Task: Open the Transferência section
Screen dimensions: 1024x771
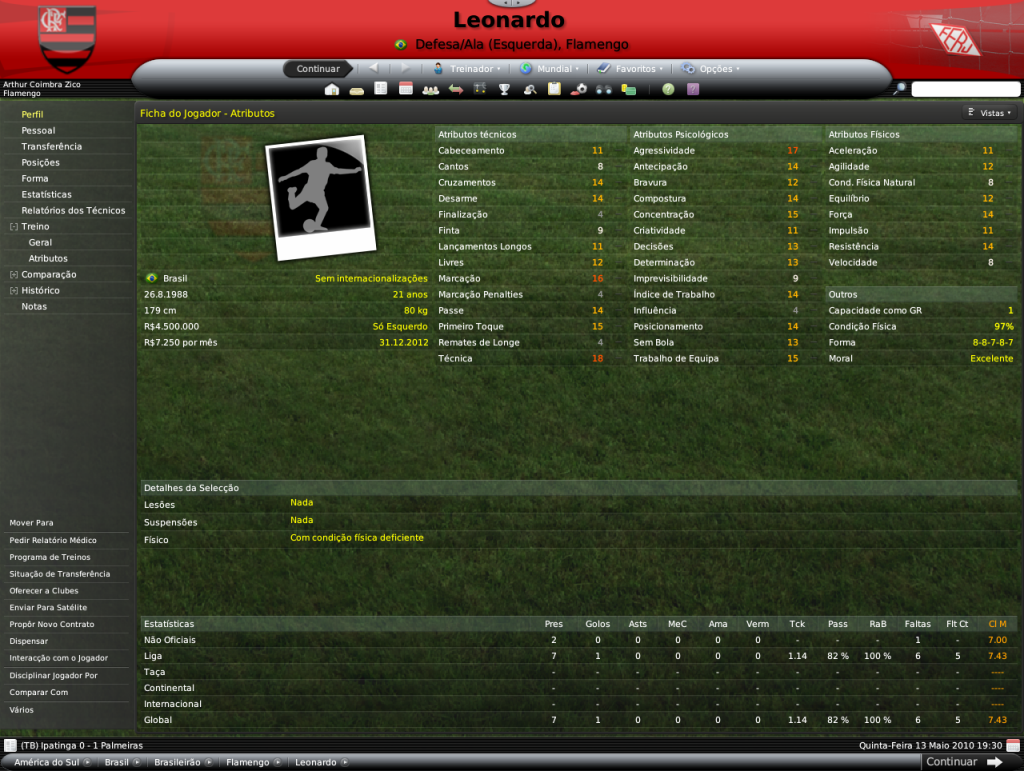Action: 52,146
